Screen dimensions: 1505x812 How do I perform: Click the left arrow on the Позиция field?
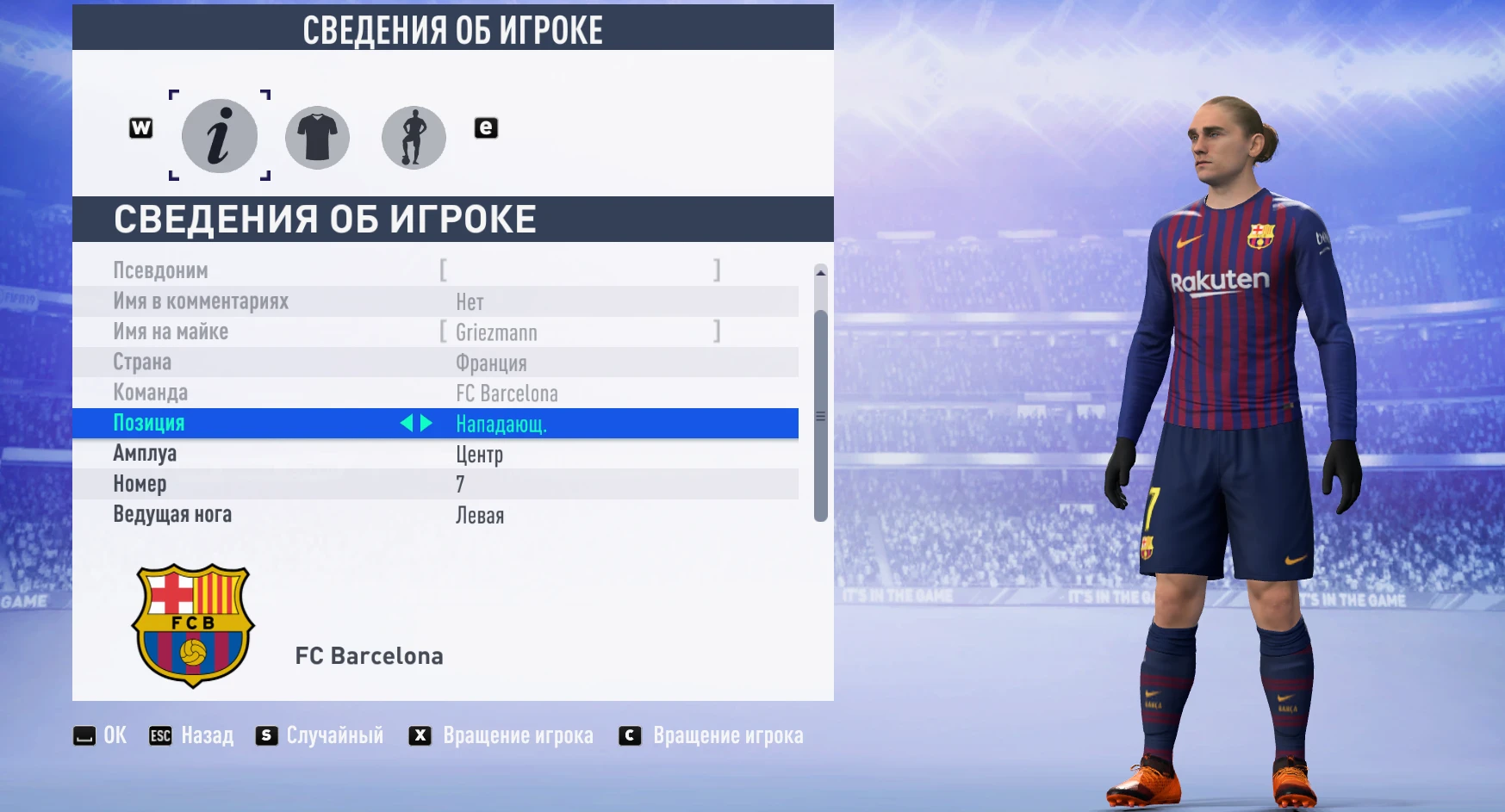pyautogui.click(x=408, y=423)
